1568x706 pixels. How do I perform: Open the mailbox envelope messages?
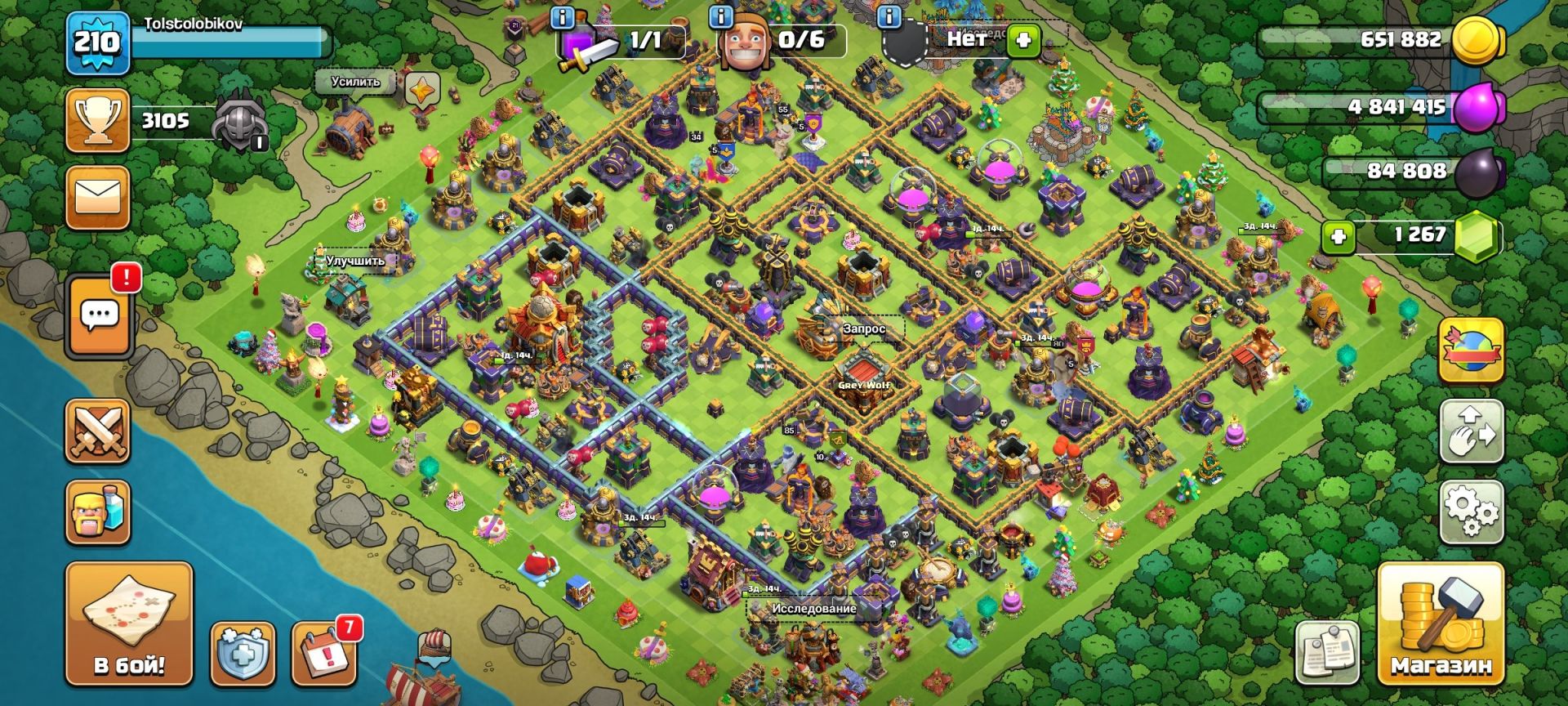pos(98,198)
